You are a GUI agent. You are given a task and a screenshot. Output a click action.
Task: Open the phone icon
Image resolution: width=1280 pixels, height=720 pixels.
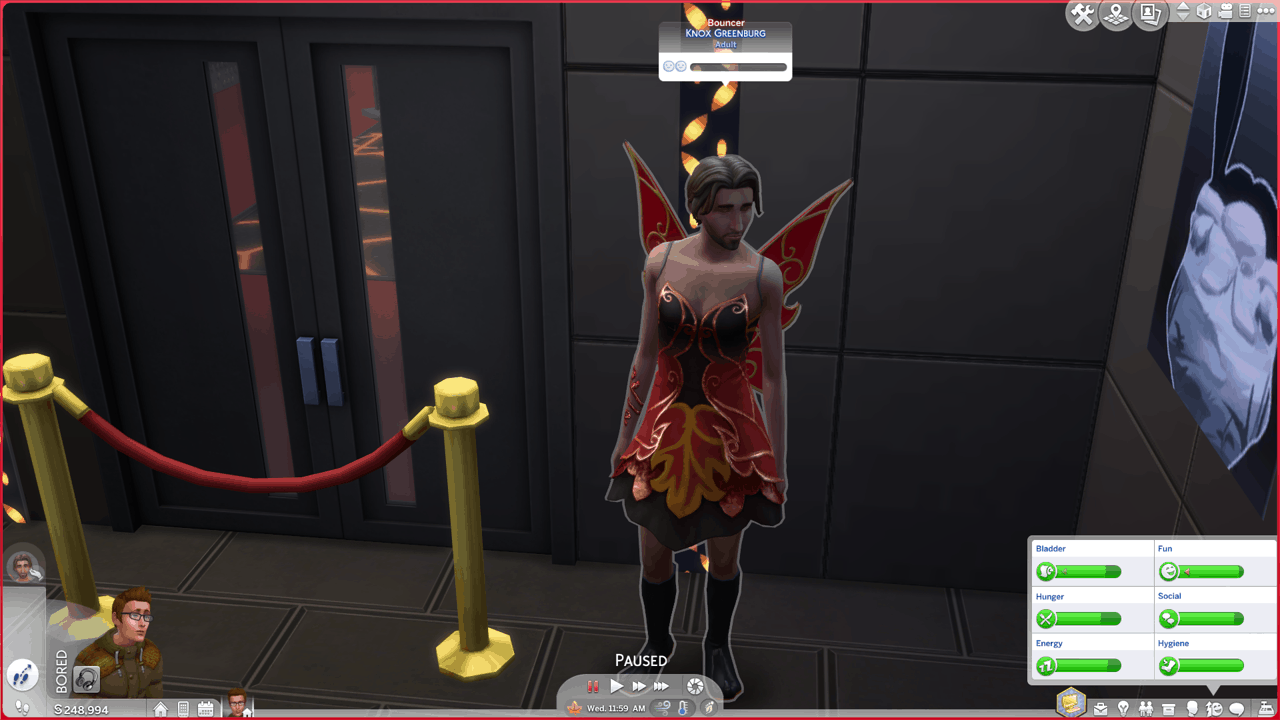(x=183, y=709)
